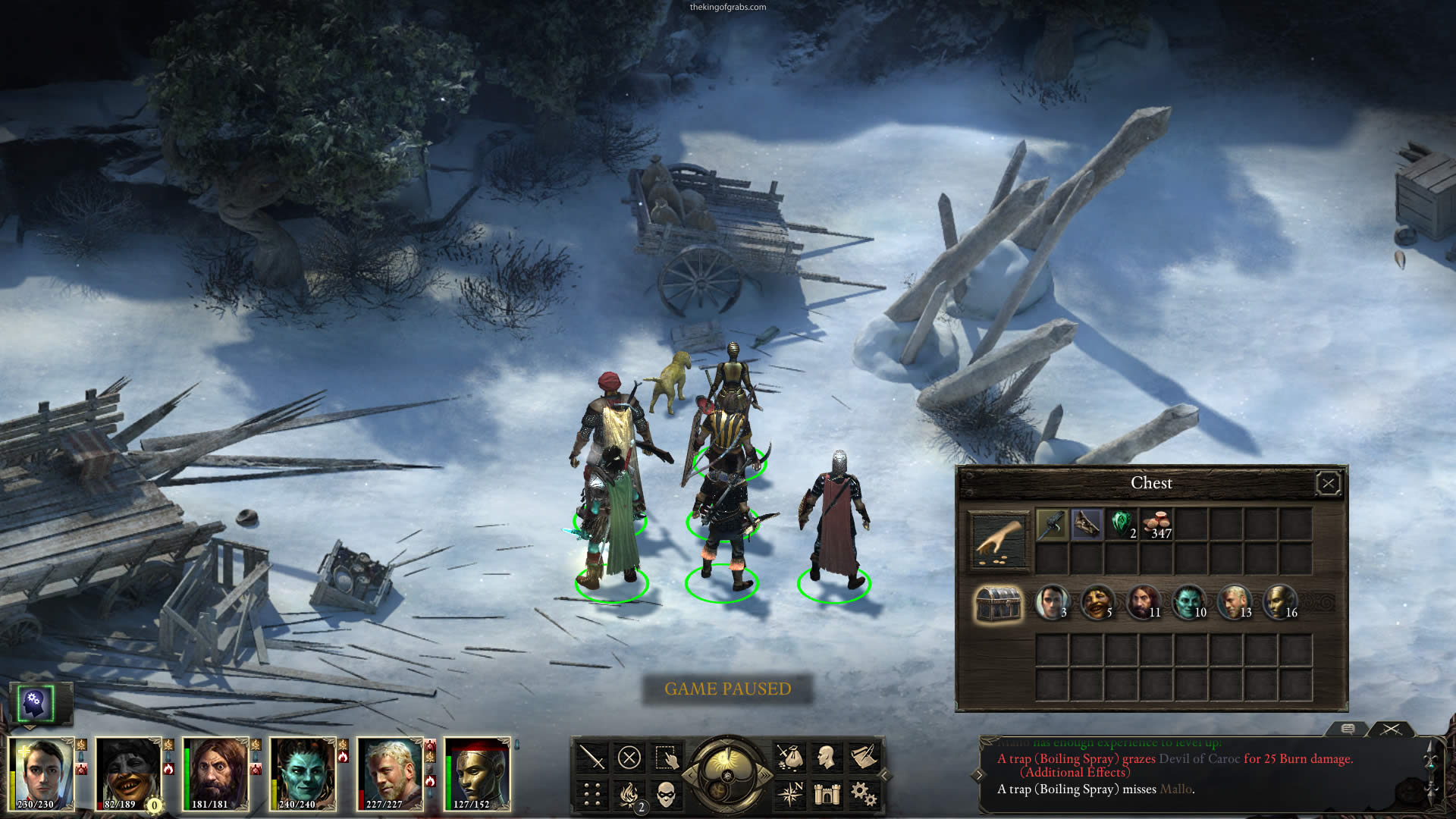Viewport: 1456px width, 819px height.
Task: Open the party formation dots menu
Action: tap(591, 794)
